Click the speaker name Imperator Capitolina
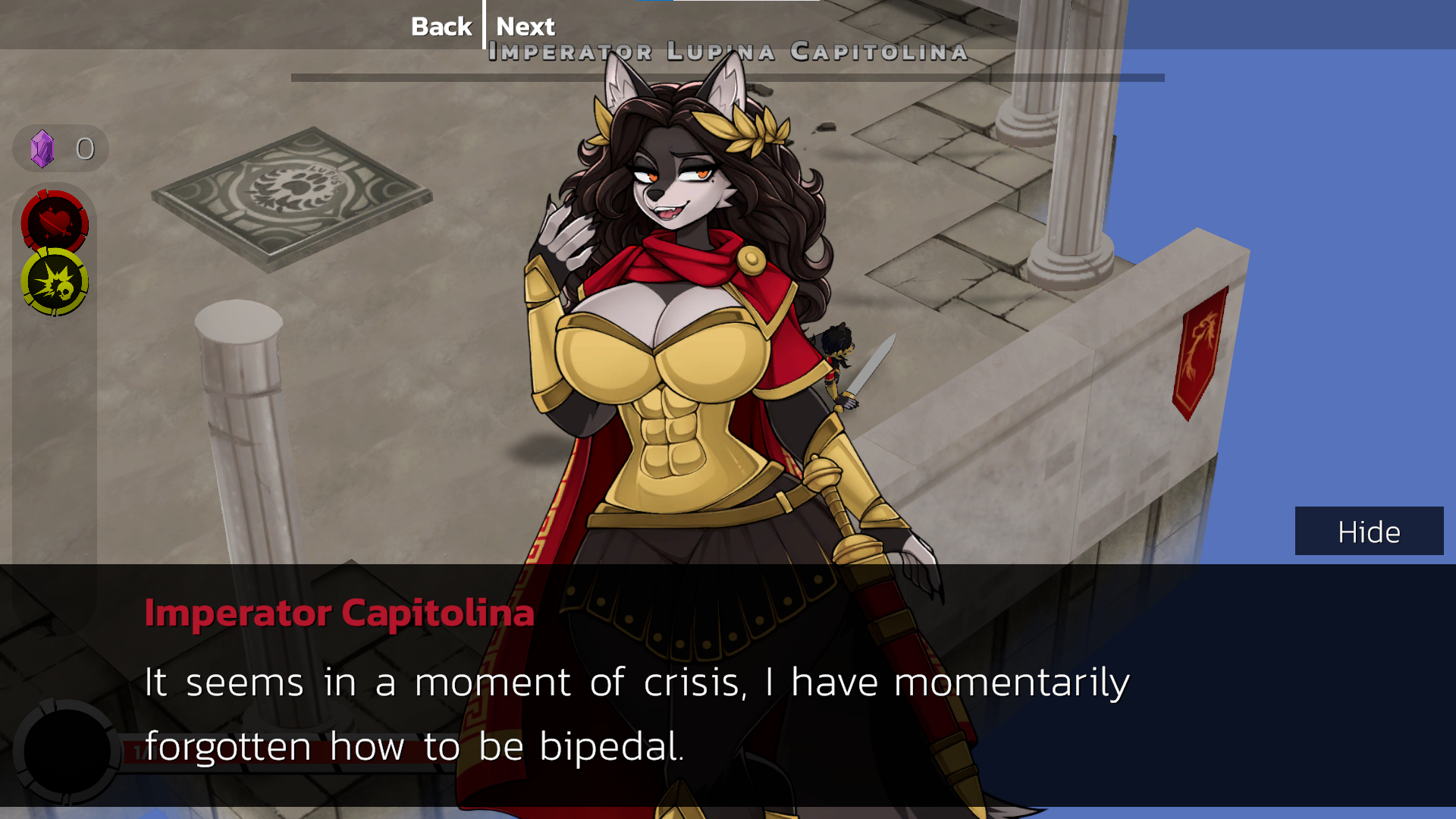Image resolution: width=1456 pixels, height=819 pixels. pos(339,613)
